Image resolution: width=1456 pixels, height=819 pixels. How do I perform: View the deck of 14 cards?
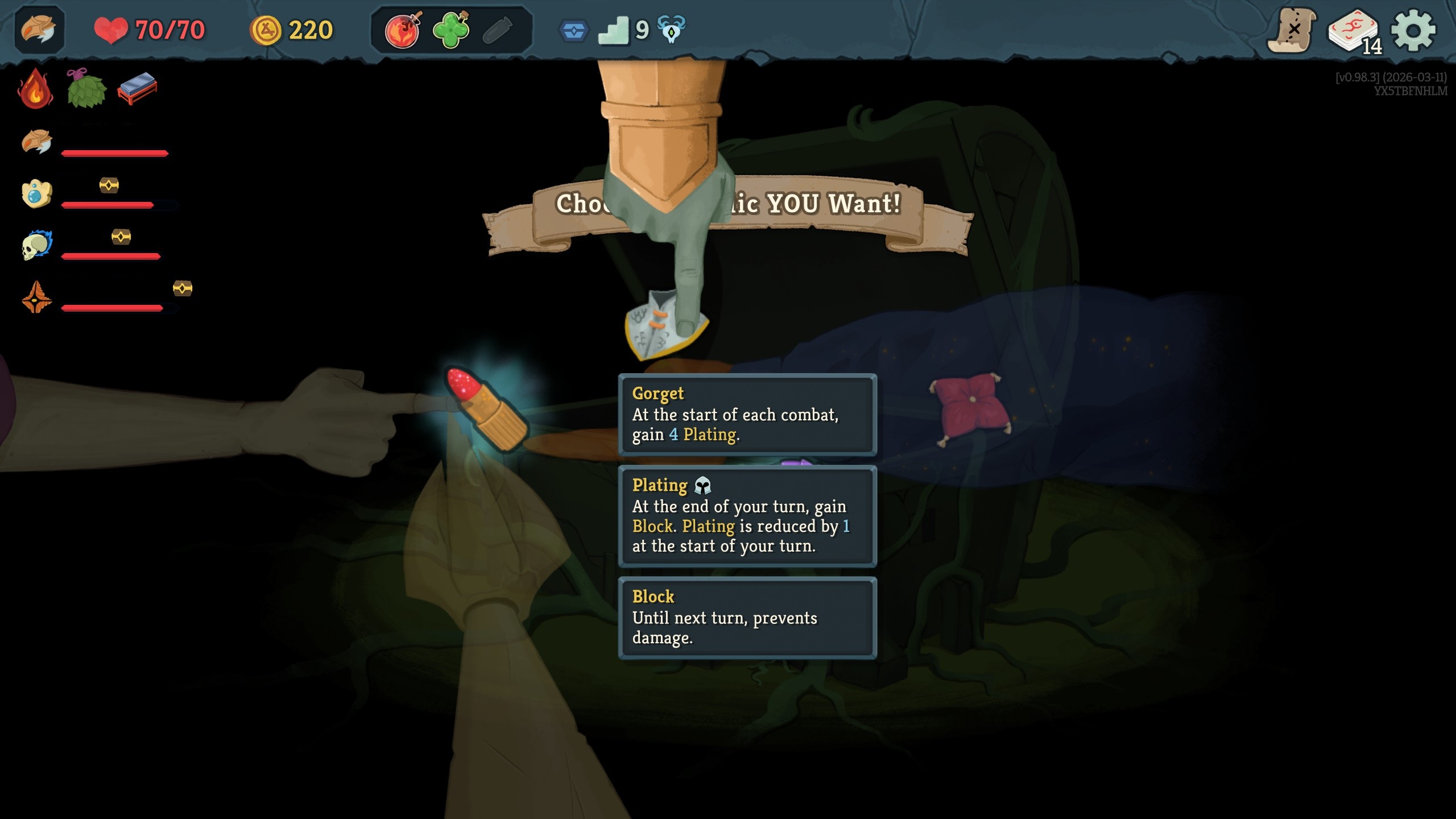(x=1354, y=32)
